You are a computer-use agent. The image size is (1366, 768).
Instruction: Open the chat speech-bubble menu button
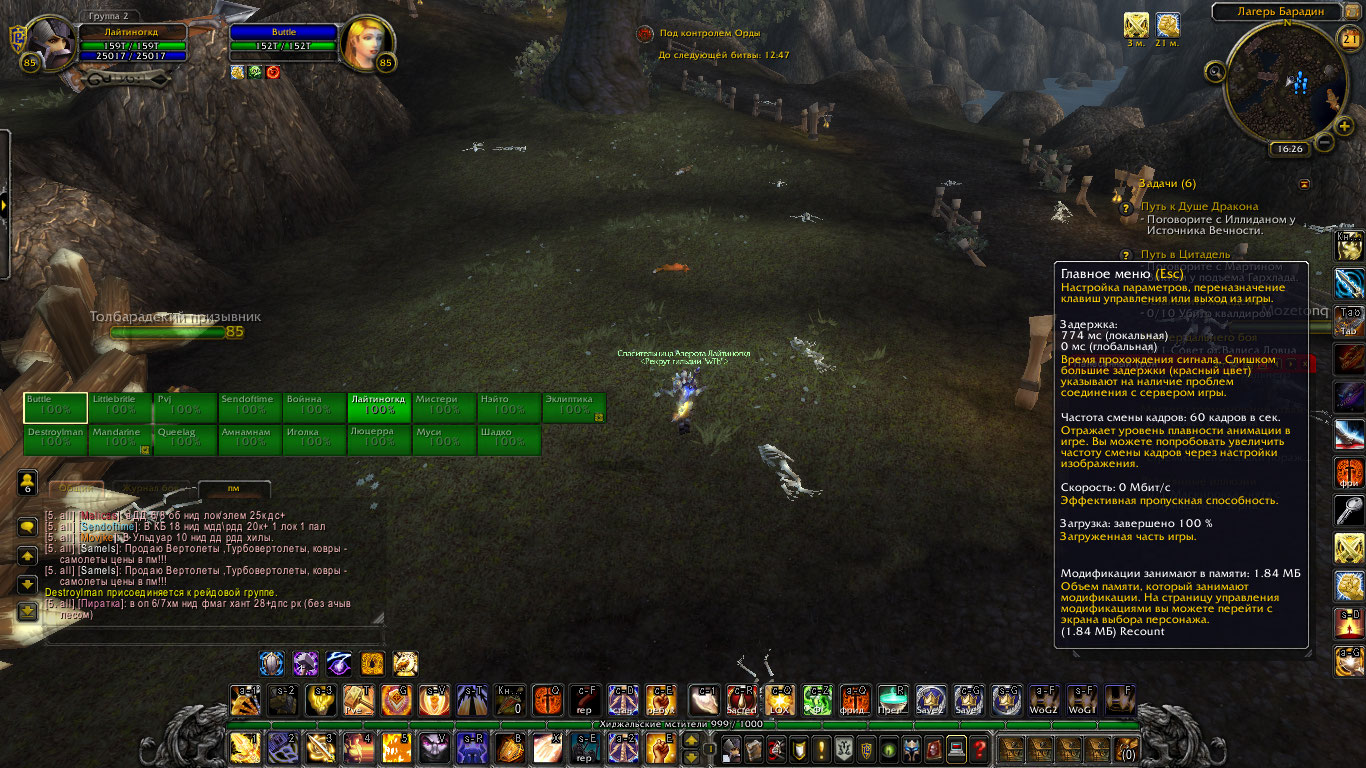click(x=28, y=528)
